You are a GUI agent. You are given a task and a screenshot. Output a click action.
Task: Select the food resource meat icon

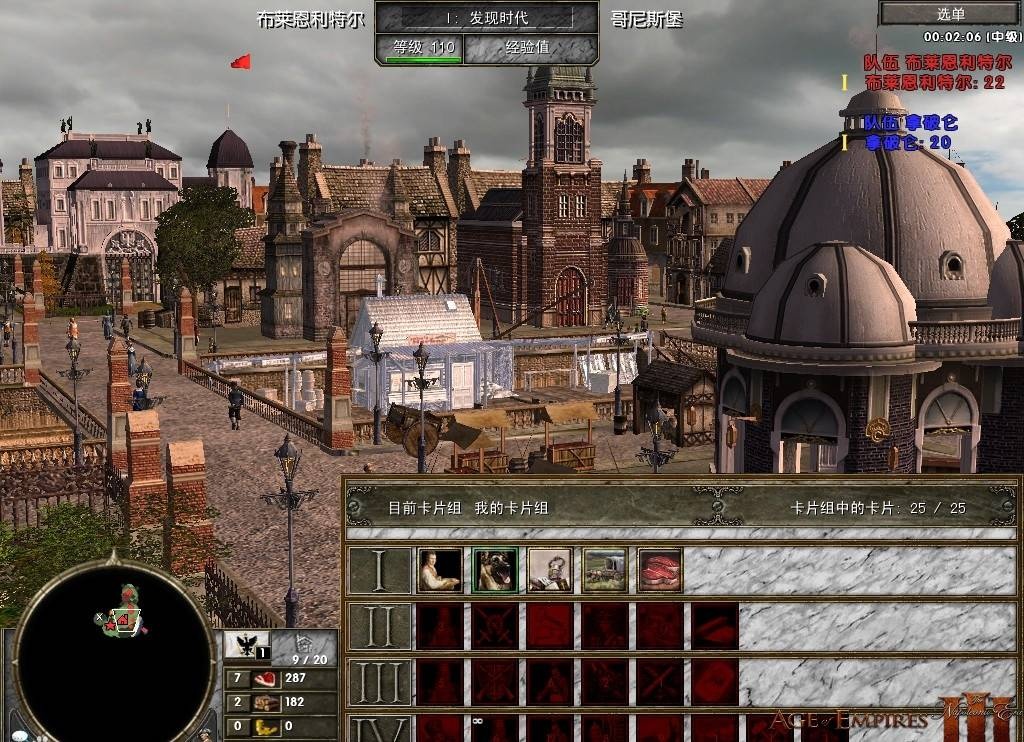point(266,679)
